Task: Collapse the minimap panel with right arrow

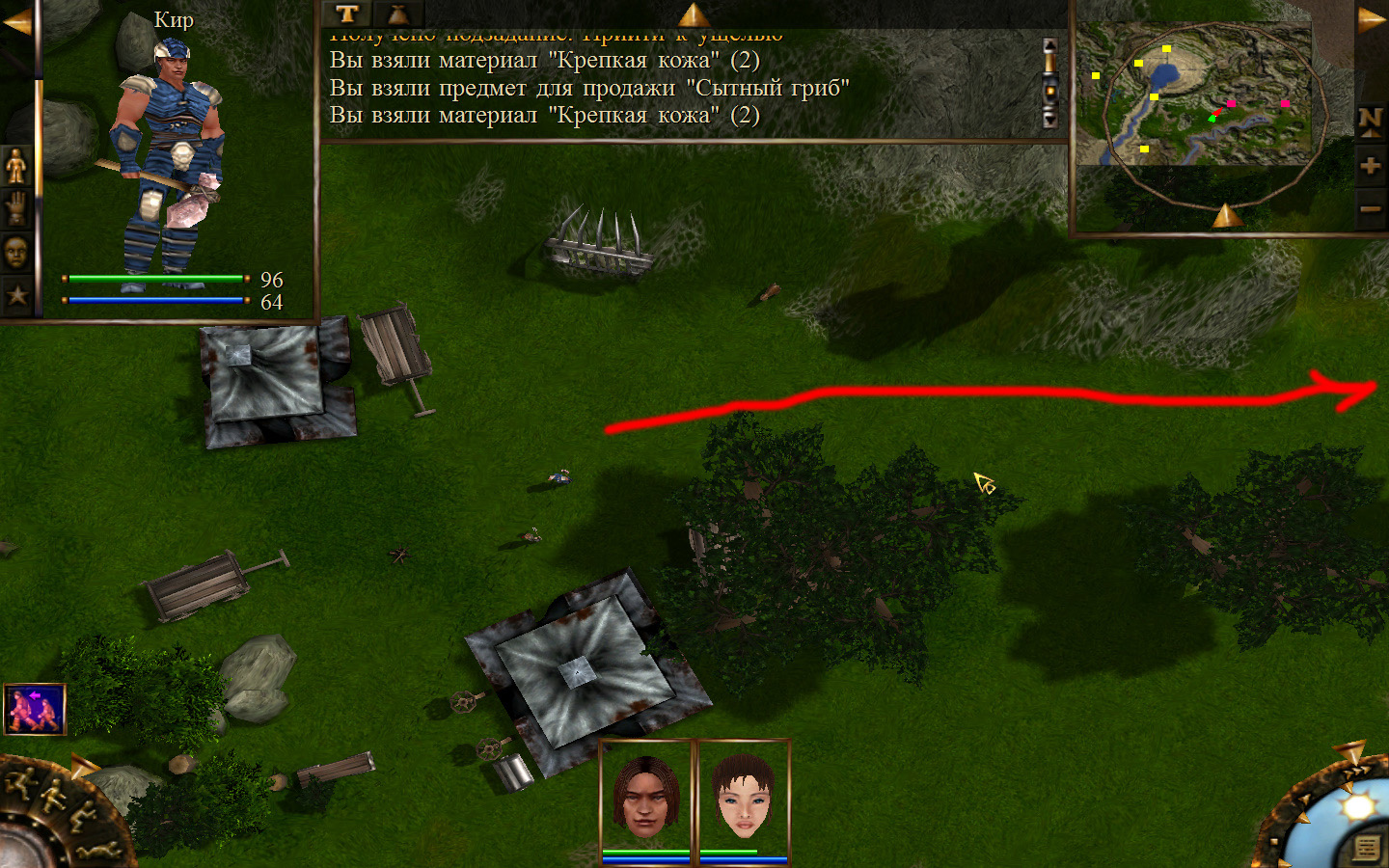Action: tap(1372, 19)
